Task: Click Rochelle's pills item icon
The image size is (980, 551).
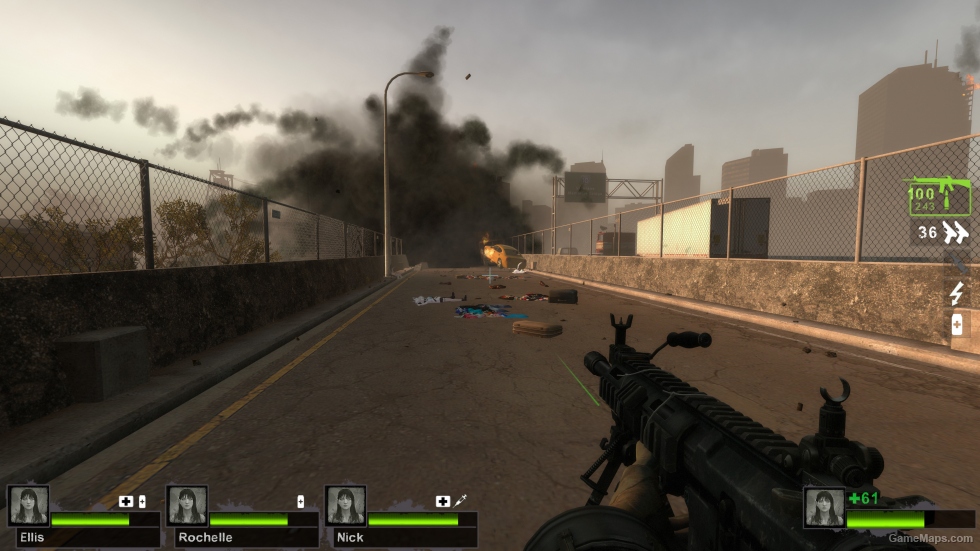Action: pos(300,501)
